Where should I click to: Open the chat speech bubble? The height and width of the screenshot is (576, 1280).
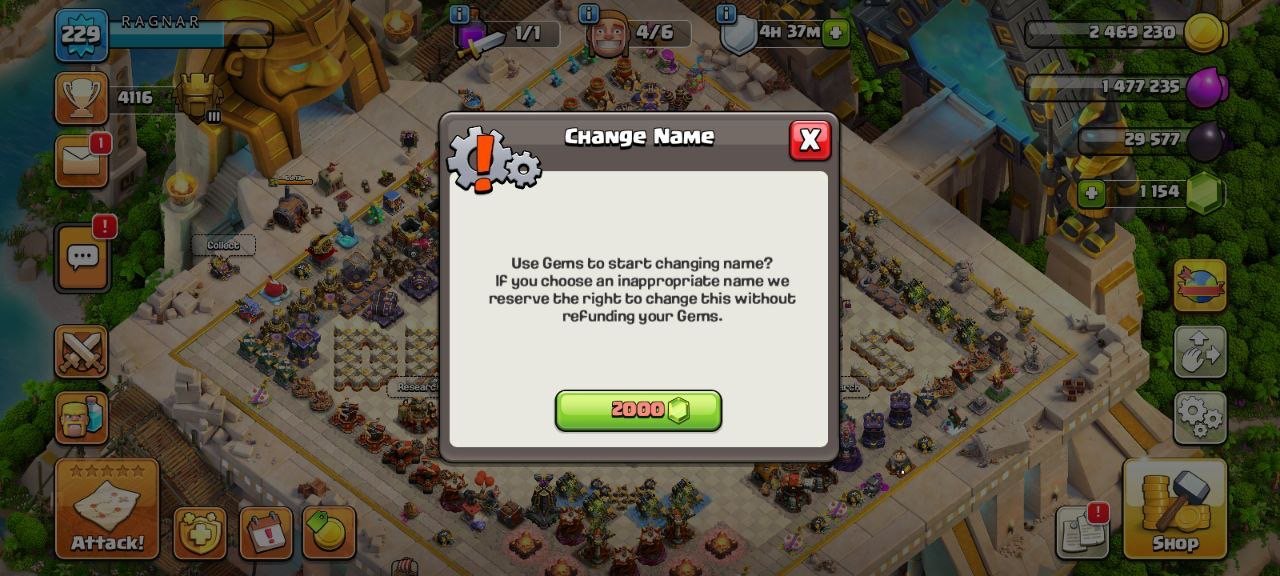pos(82,257)
